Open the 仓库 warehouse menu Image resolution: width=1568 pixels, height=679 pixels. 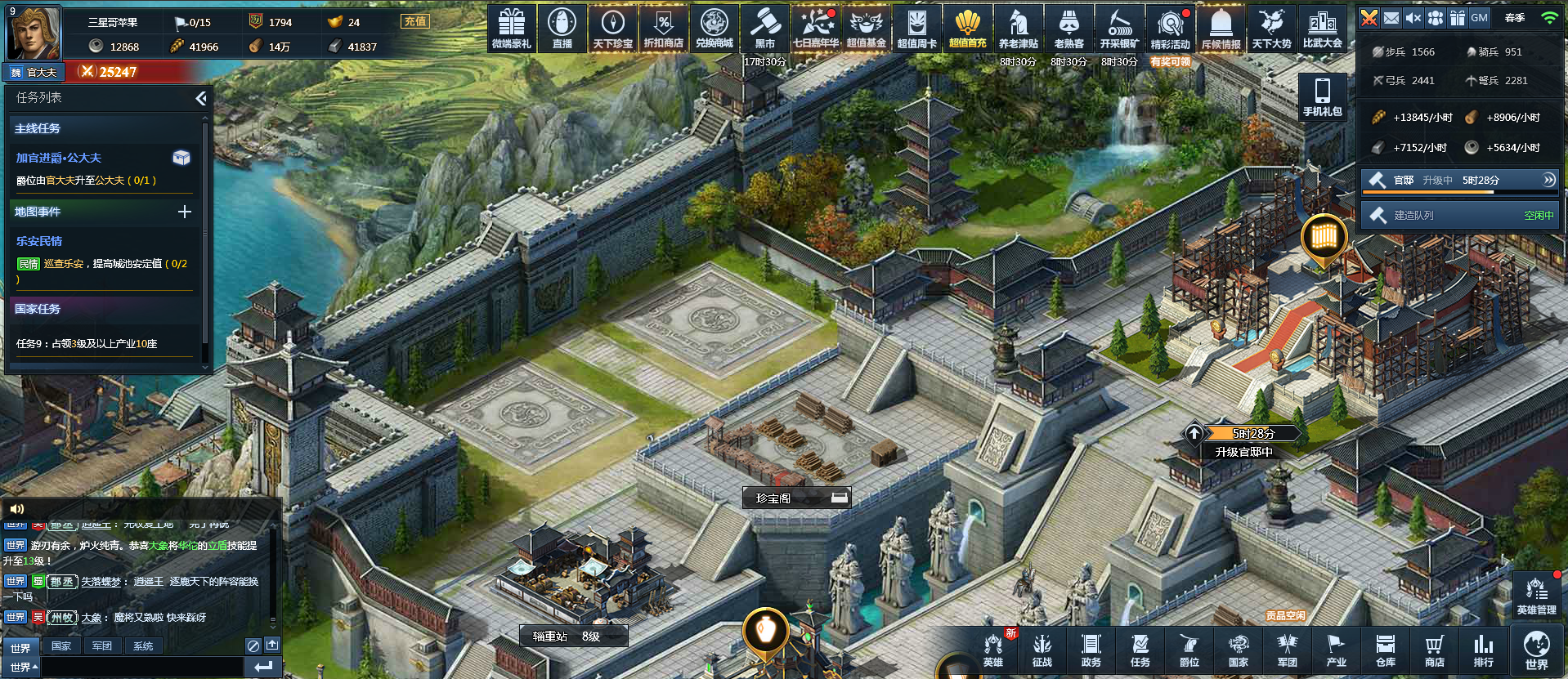click(x=1386, y=650)
